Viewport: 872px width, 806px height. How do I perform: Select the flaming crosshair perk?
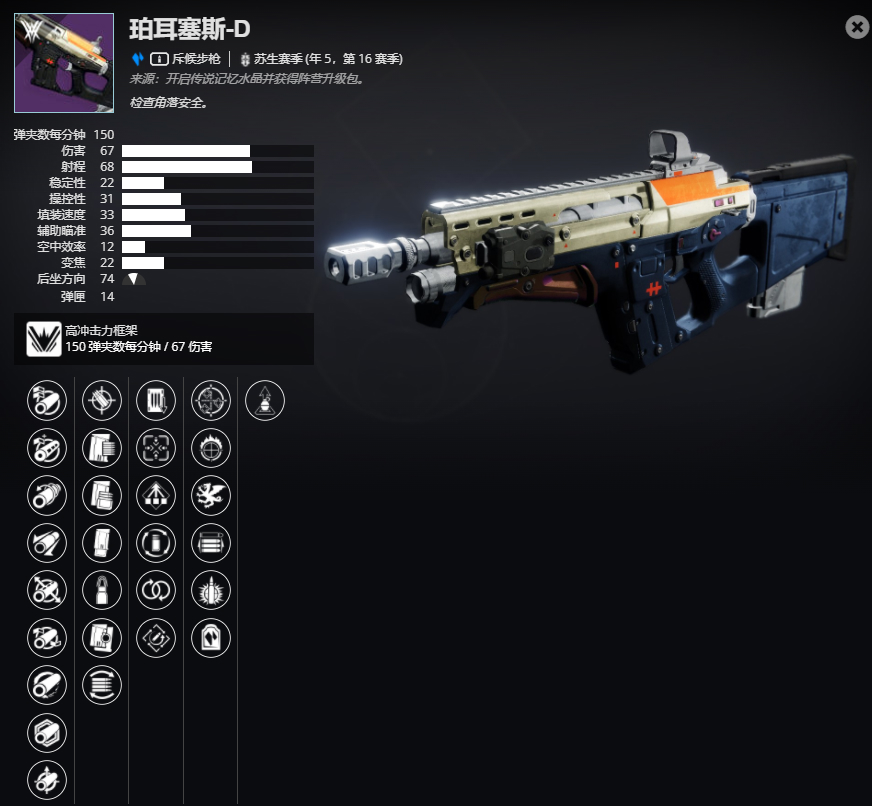click(210, 448)
